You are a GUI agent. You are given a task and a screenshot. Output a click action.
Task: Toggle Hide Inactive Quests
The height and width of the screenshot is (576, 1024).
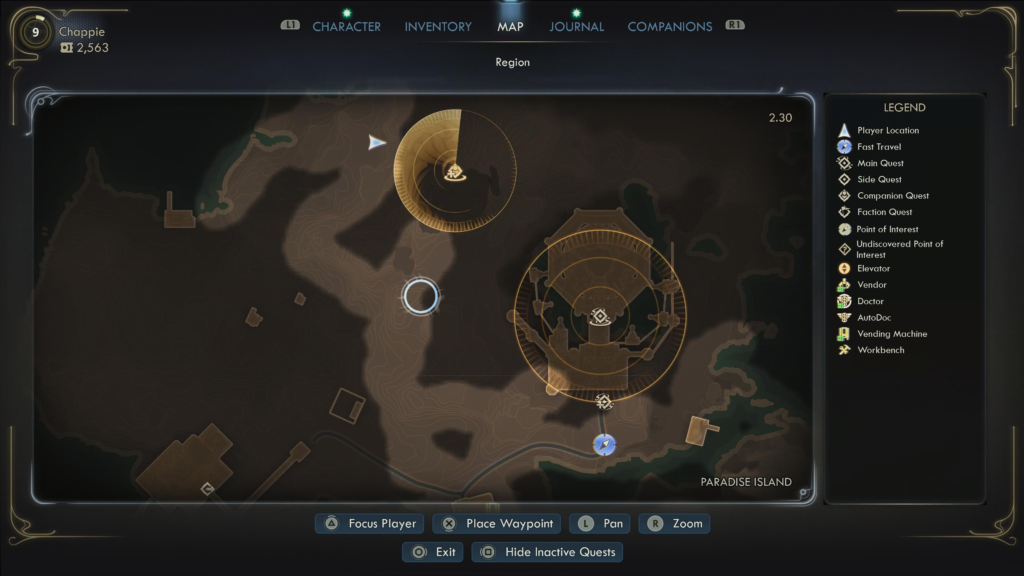548,552
